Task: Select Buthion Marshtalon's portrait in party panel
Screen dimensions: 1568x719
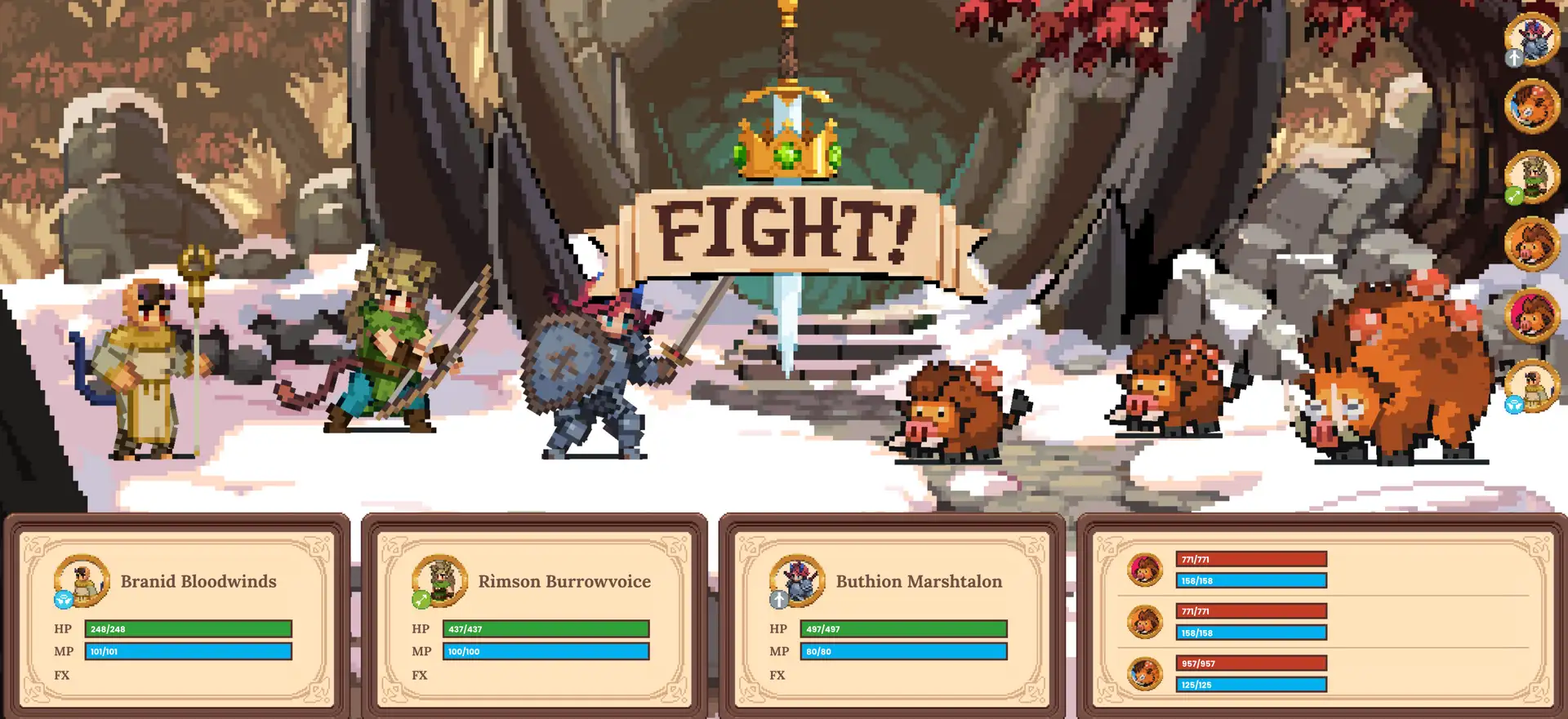Action: click(x=797, y=581)
